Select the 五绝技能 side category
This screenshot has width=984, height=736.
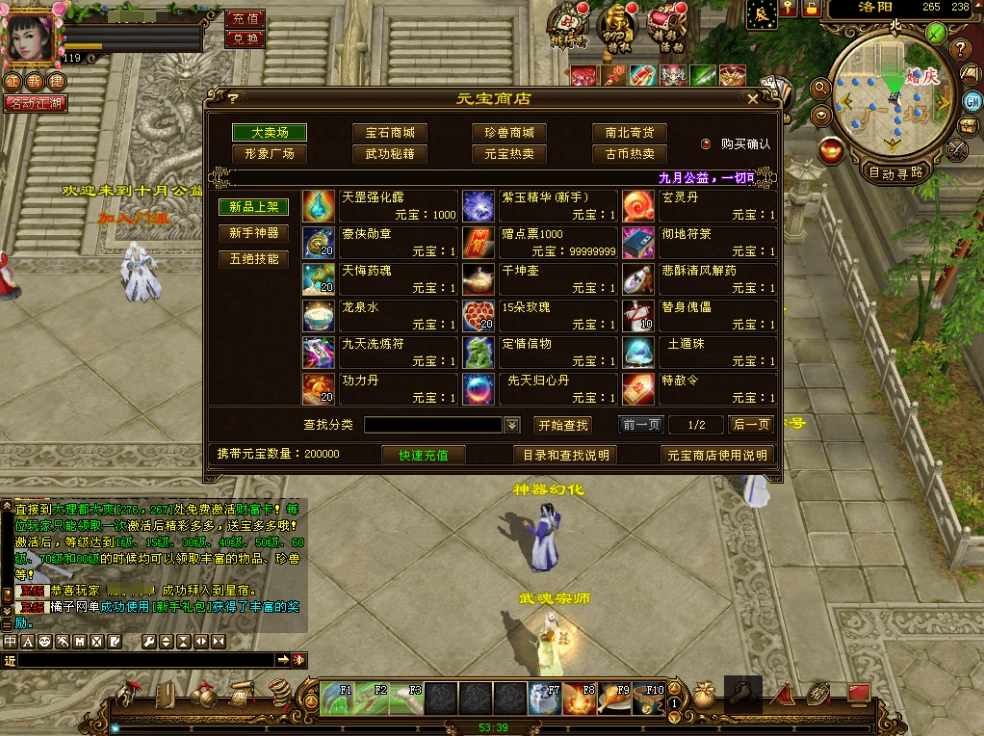tap(254, 259)
